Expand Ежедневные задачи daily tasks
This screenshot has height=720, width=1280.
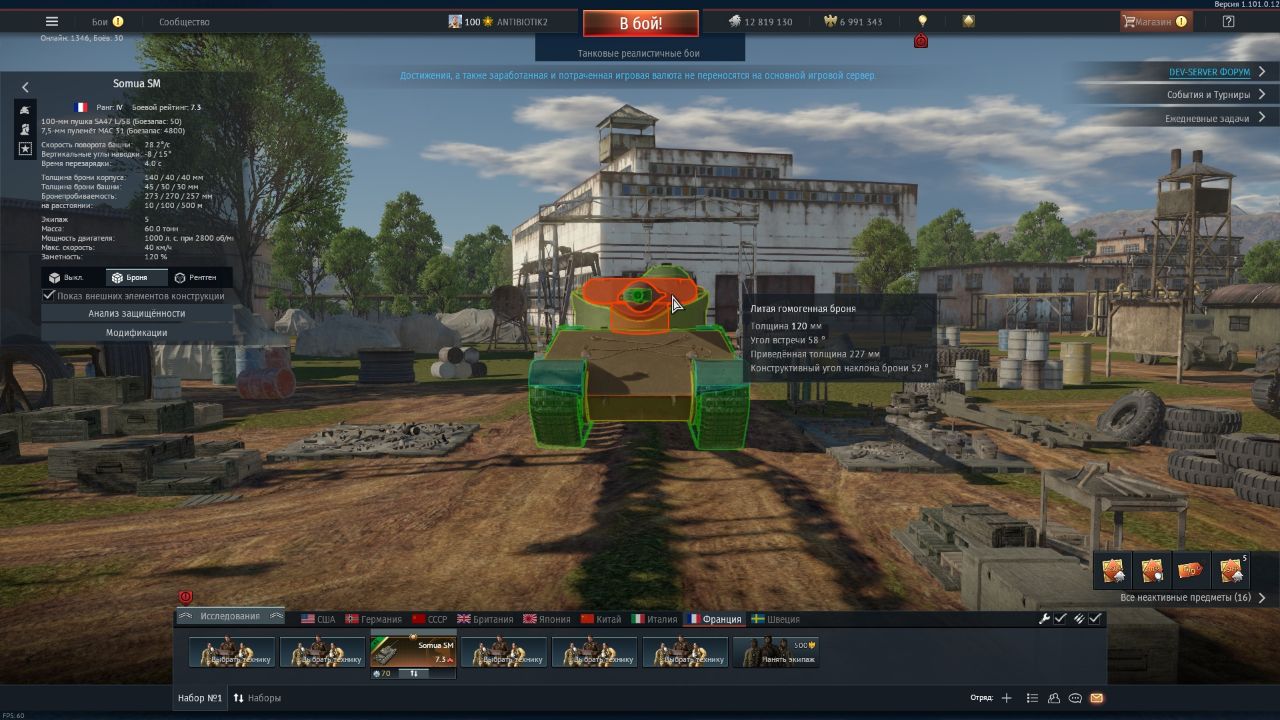click(1206, 118)
